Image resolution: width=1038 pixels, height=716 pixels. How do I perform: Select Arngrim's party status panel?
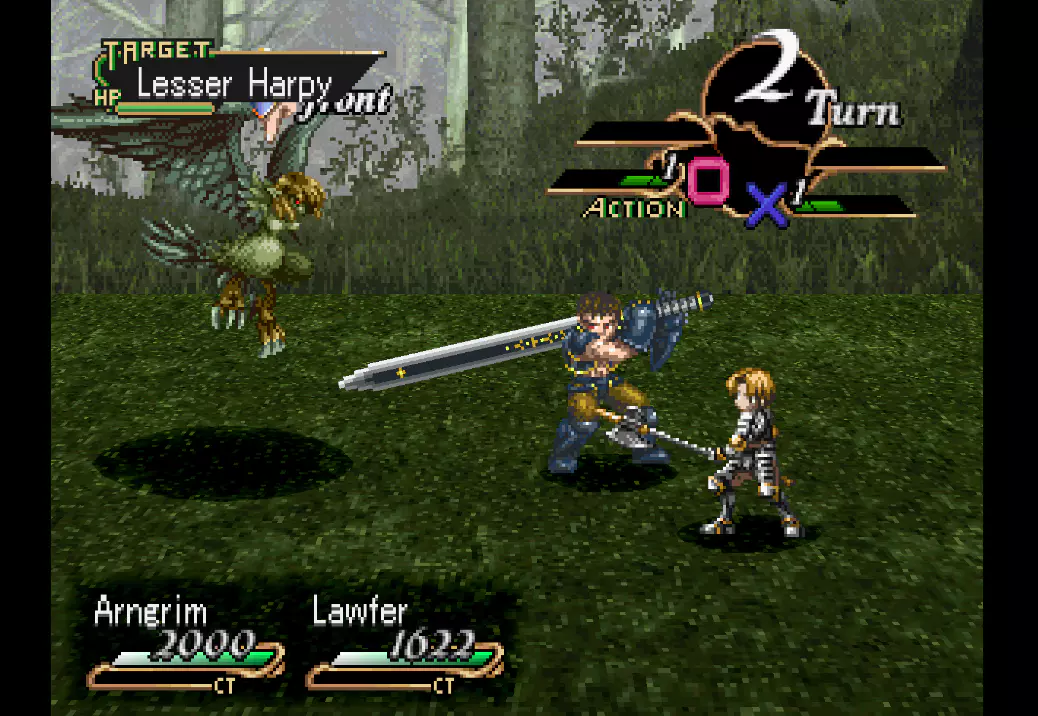coord(186,643)
